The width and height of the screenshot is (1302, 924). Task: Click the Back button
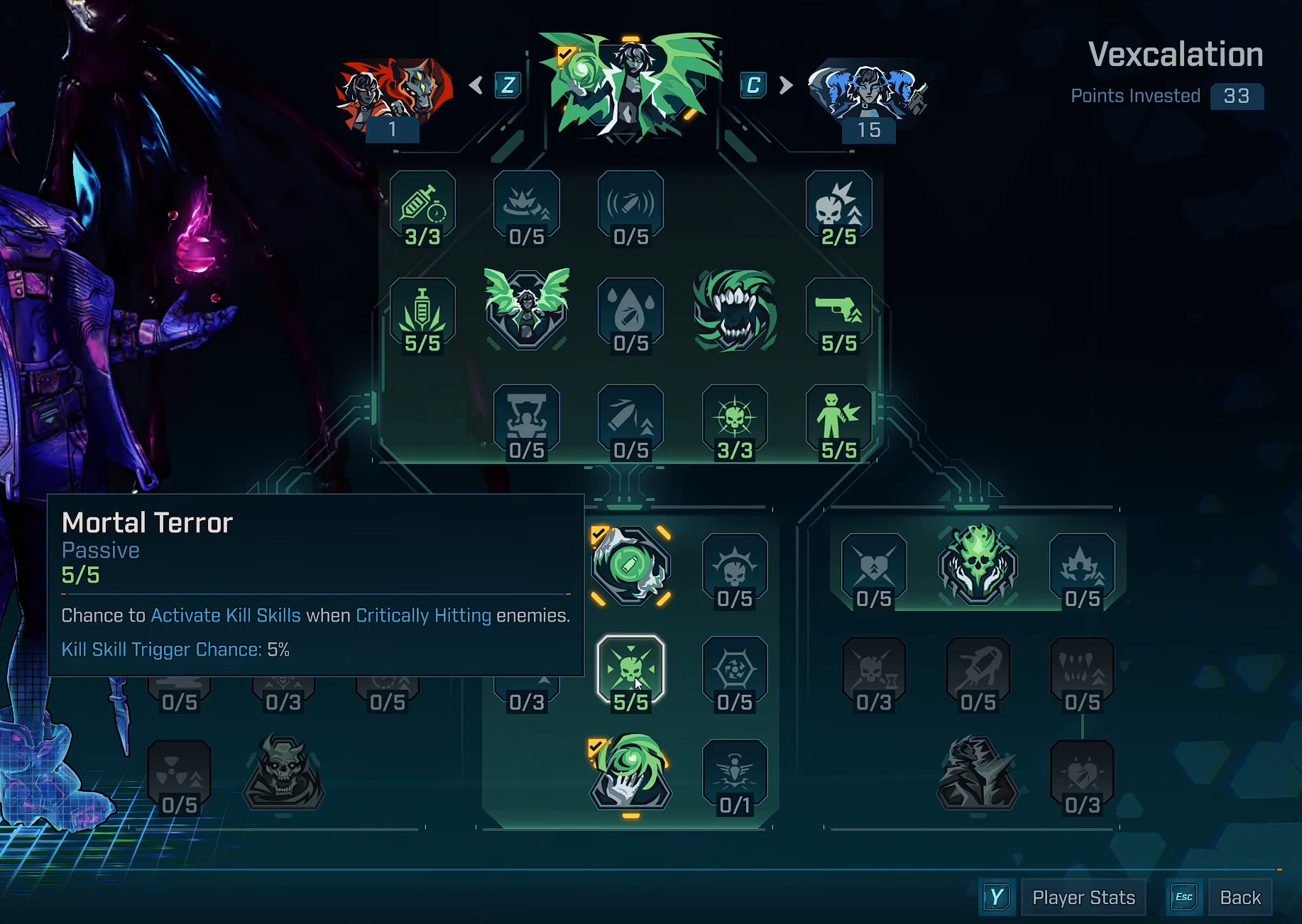tap(1240, 898)
